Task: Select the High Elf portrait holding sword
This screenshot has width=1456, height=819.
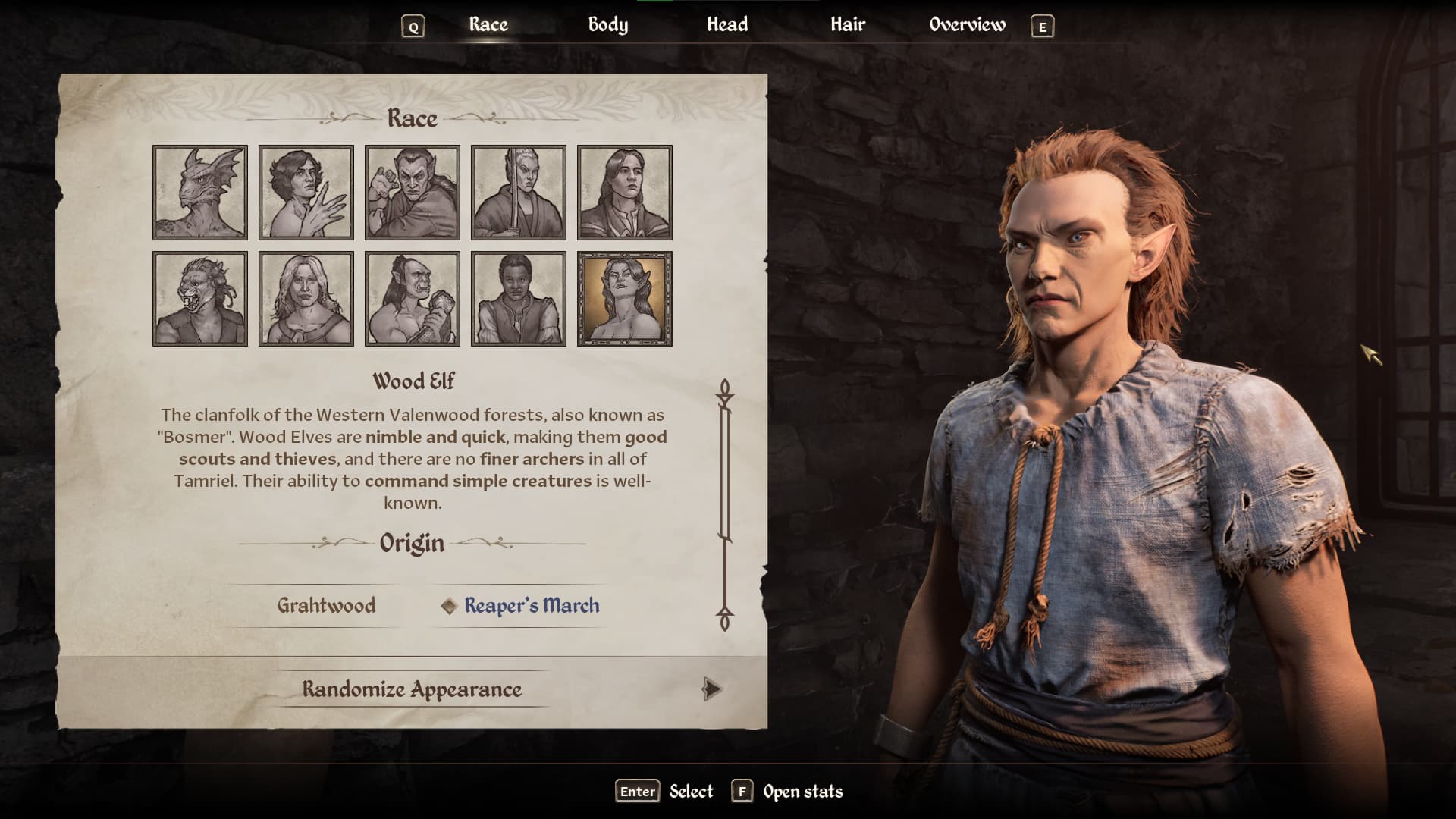Action: (519, 193)
